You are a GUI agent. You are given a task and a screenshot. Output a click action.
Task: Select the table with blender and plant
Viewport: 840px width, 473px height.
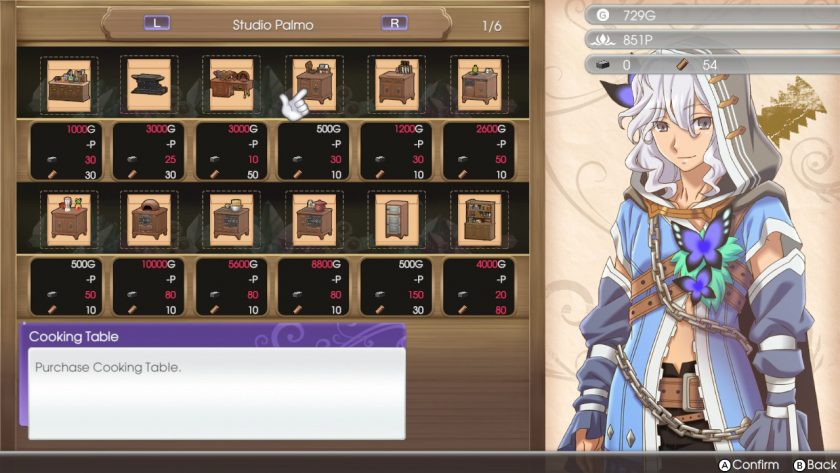[68, 219]
